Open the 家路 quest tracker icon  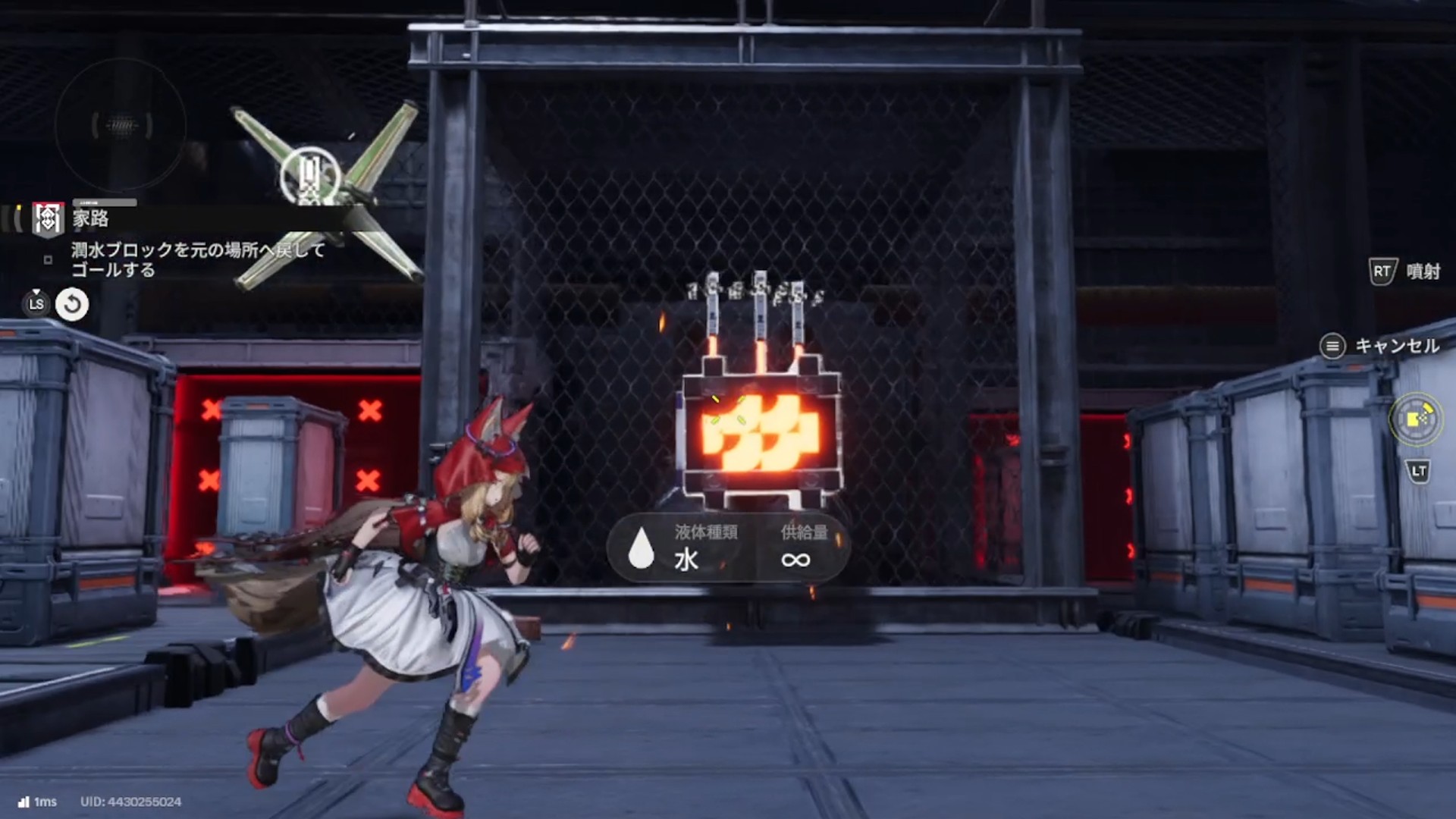click(x=48, y=219)
